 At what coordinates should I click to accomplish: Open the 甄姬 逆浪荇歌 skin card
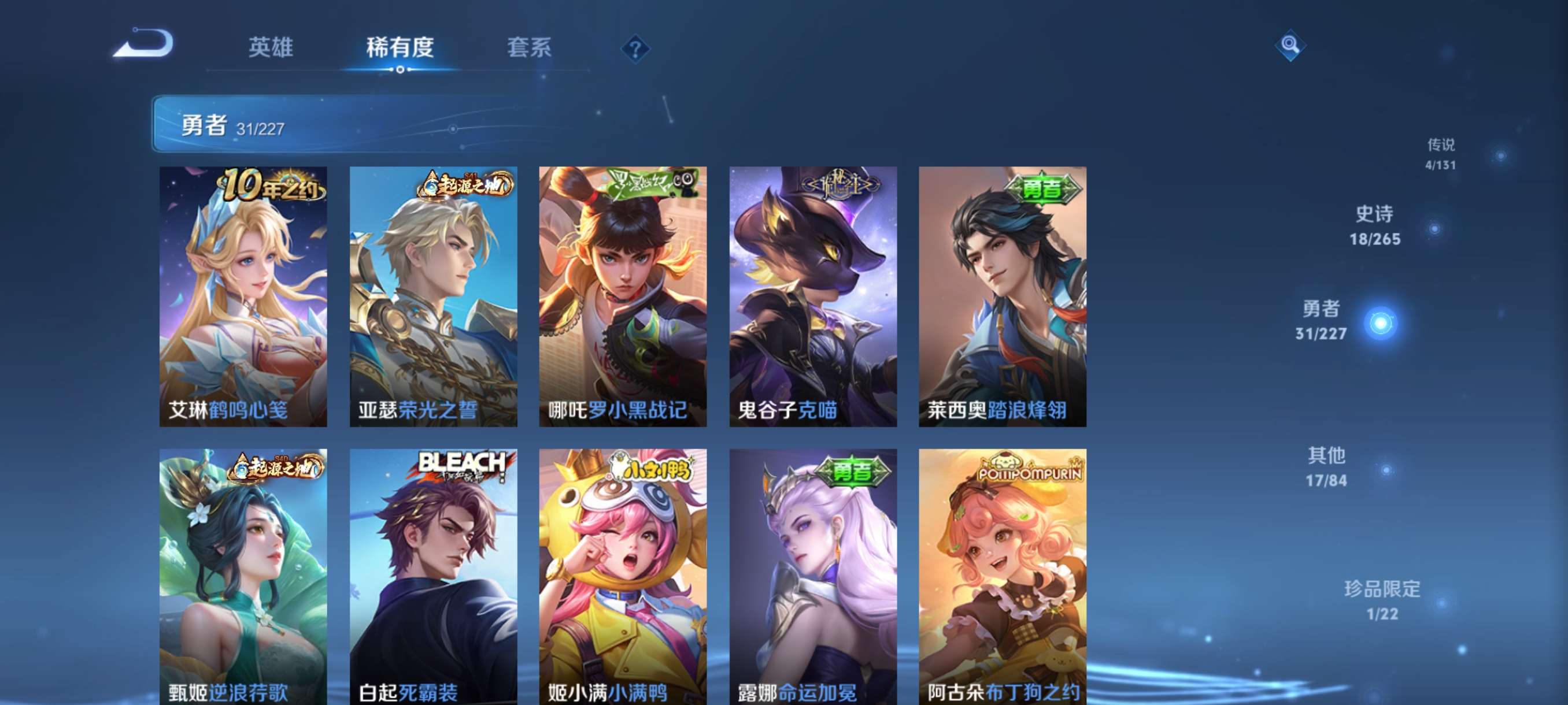(x=243, y=576)
